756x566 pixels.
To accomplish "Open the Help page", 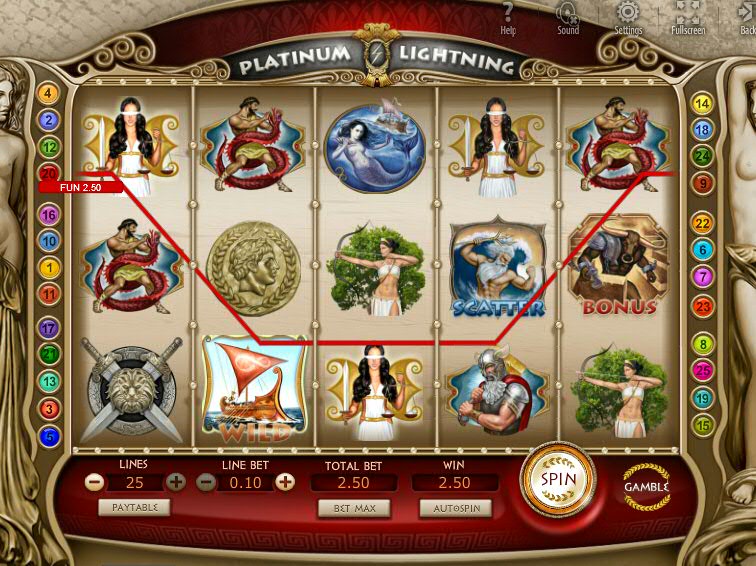I will tap(508, 18).
